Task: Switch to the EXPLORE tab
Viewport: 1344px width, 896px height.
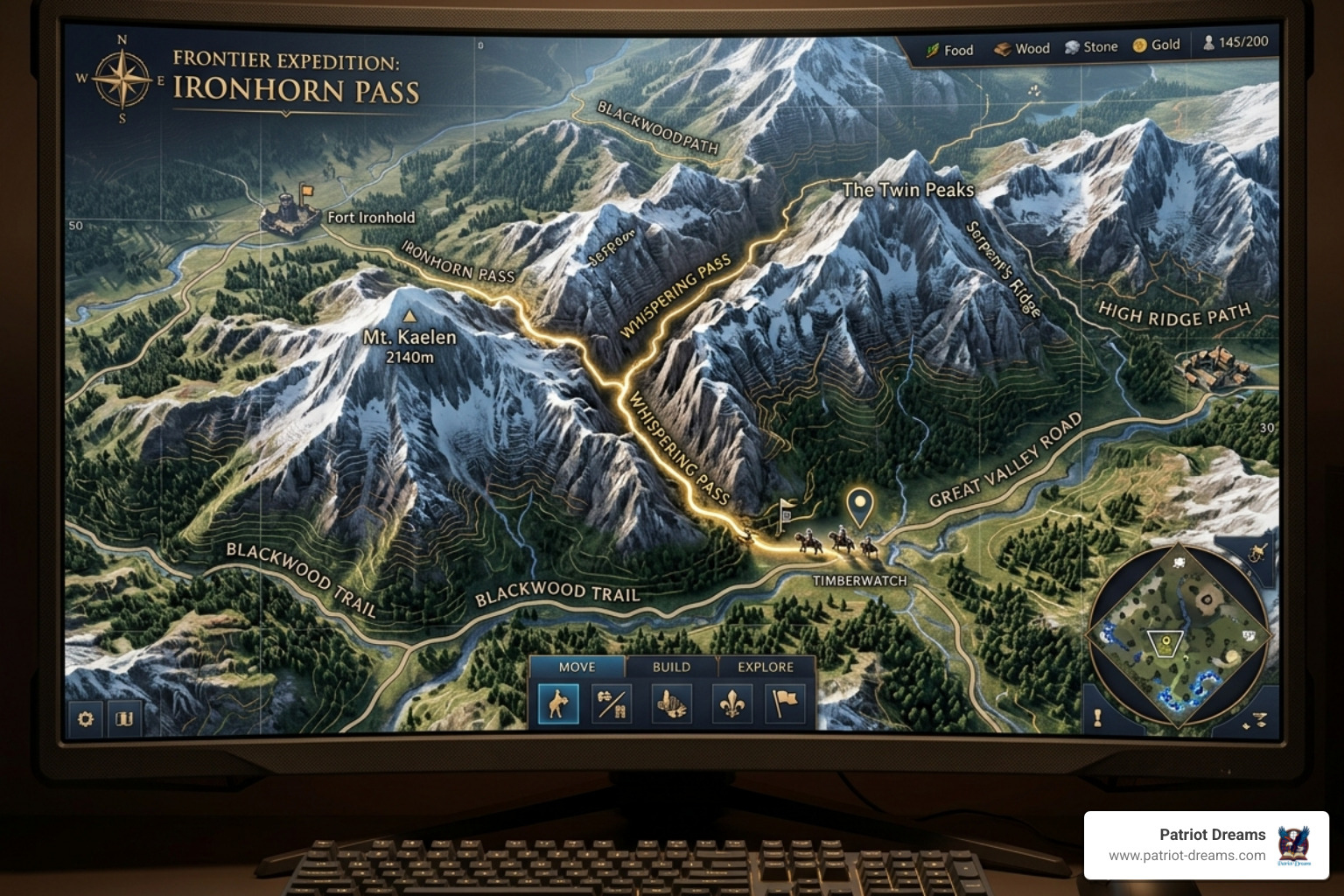Action: (765, 667)
